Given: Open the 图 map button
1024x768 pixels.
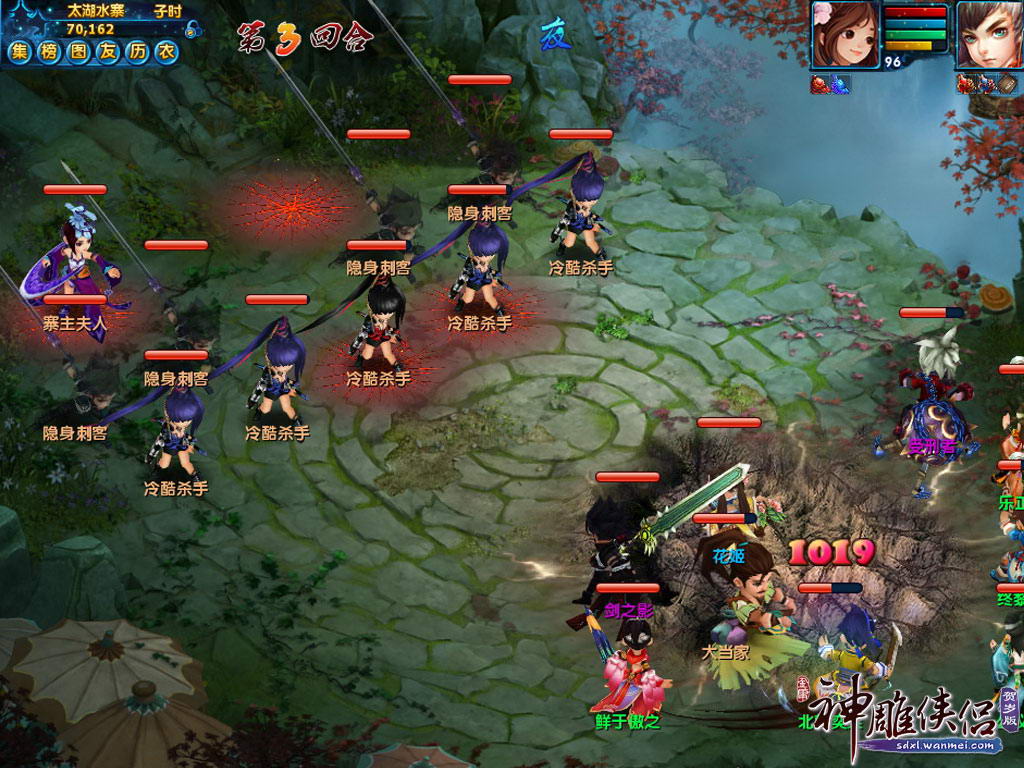Looking at the screenshot, I should [x=80, y=52].
